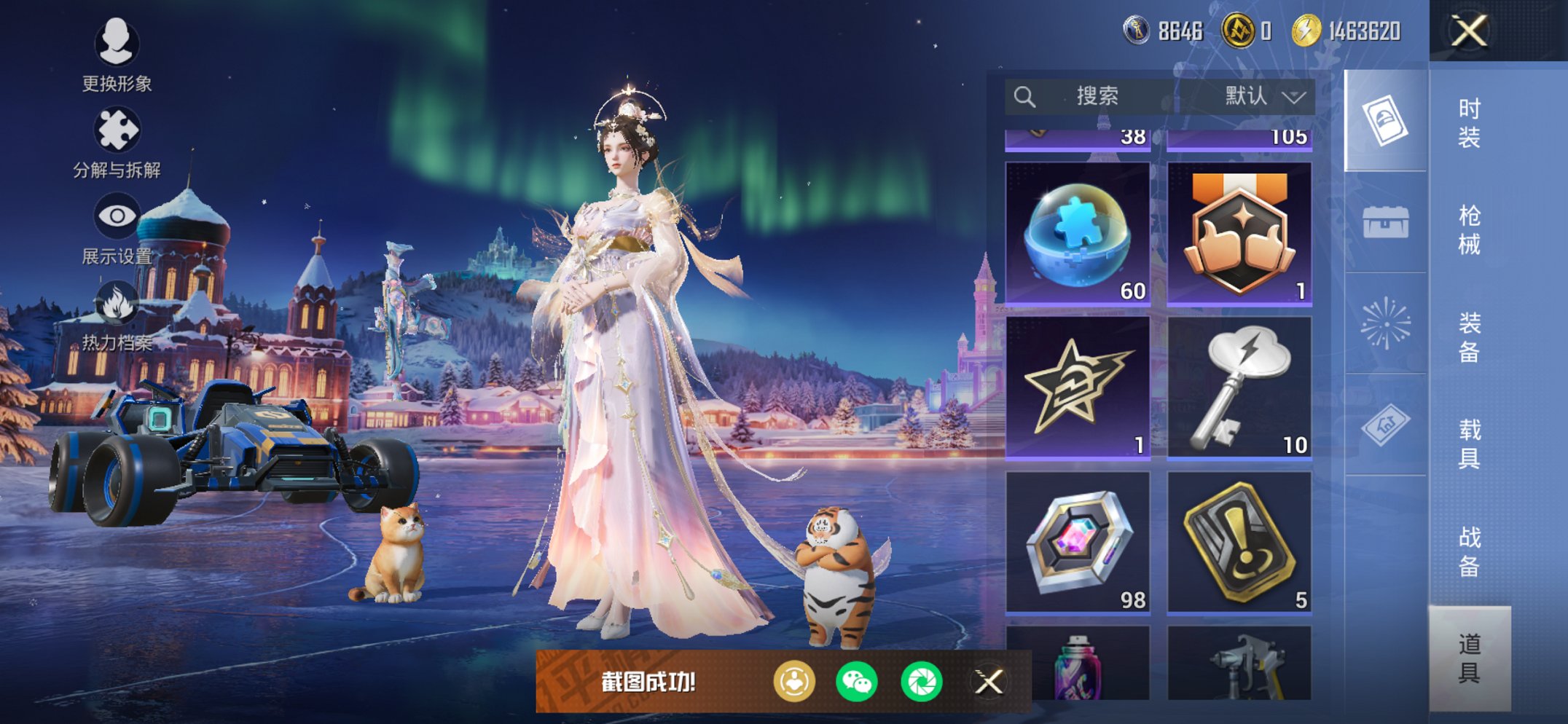This screenshot has width=1568, height=724.
Task: Select the thumbs-up medal item
Action: click(x=1239, y=233)
